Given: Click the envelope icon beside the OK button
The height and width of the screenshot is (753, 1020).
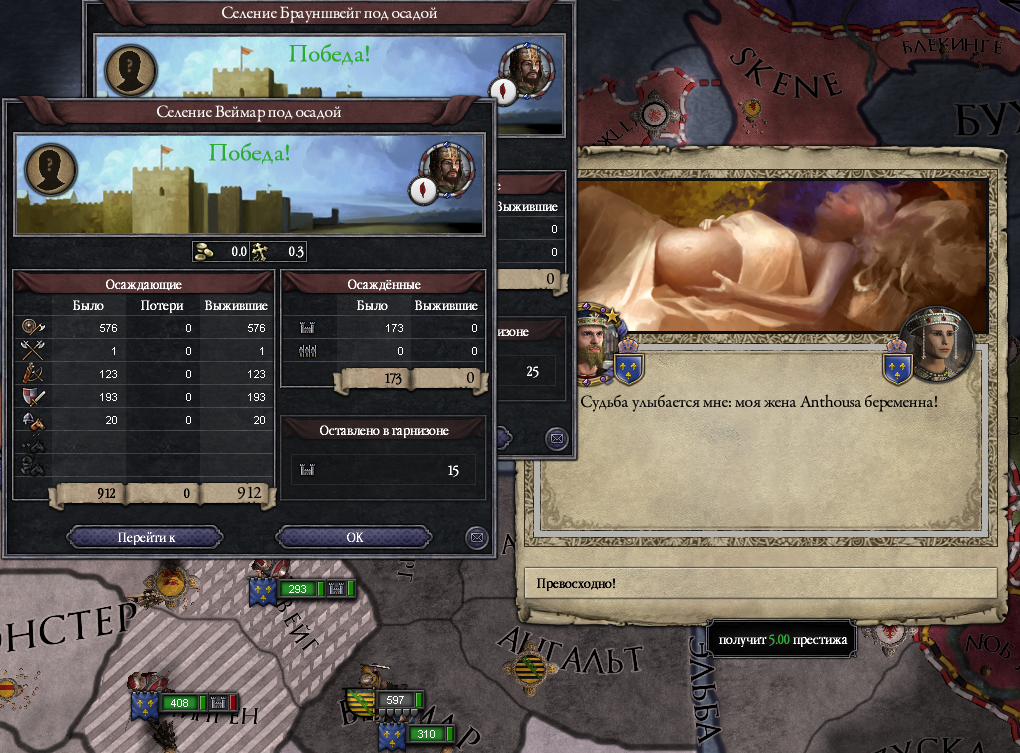Looking at the screenshot, I should 477,538.
